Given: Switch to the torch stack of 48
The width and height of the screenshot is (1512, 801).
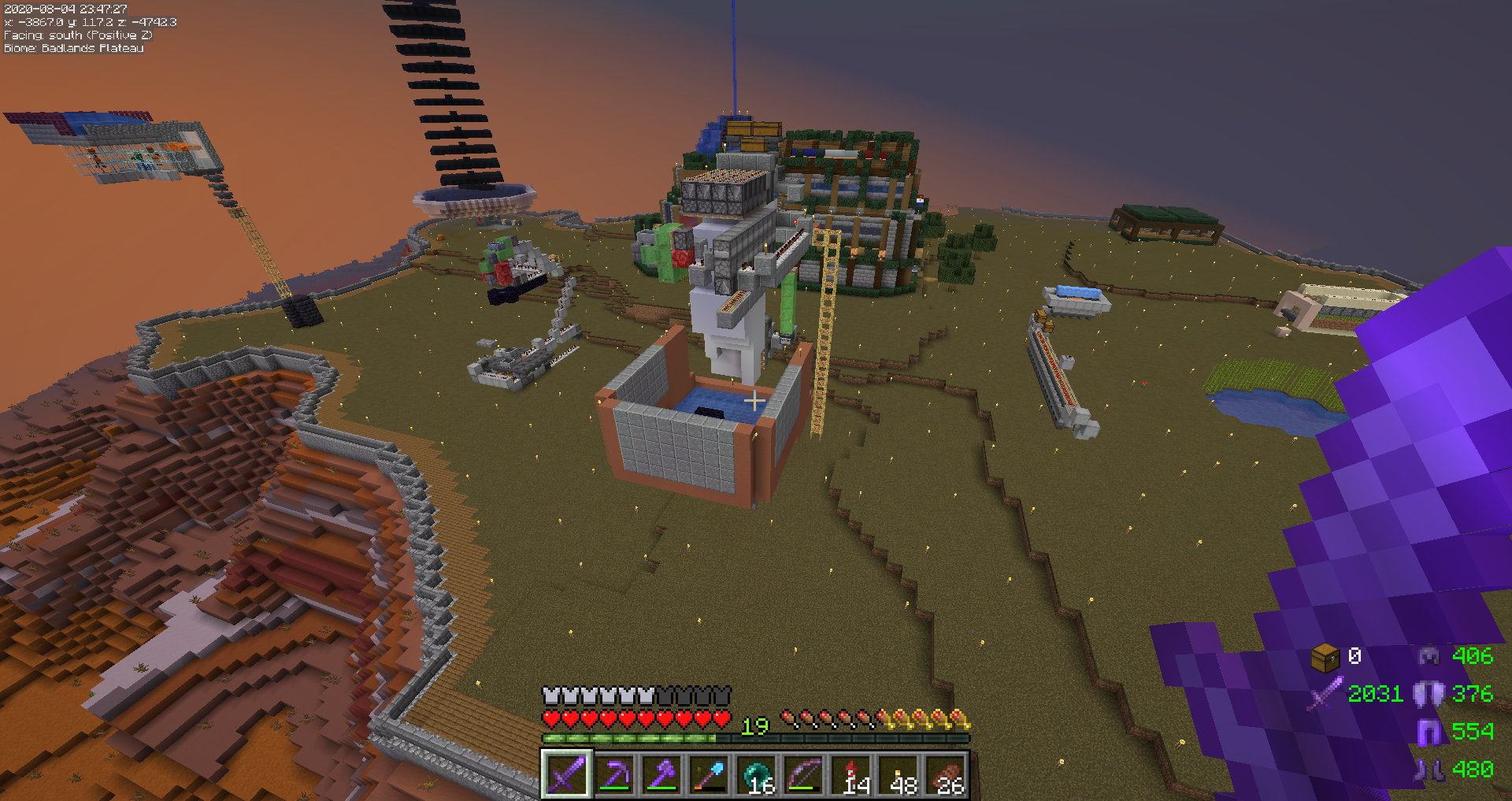Looking at the screenshot, I should [899, 775].
